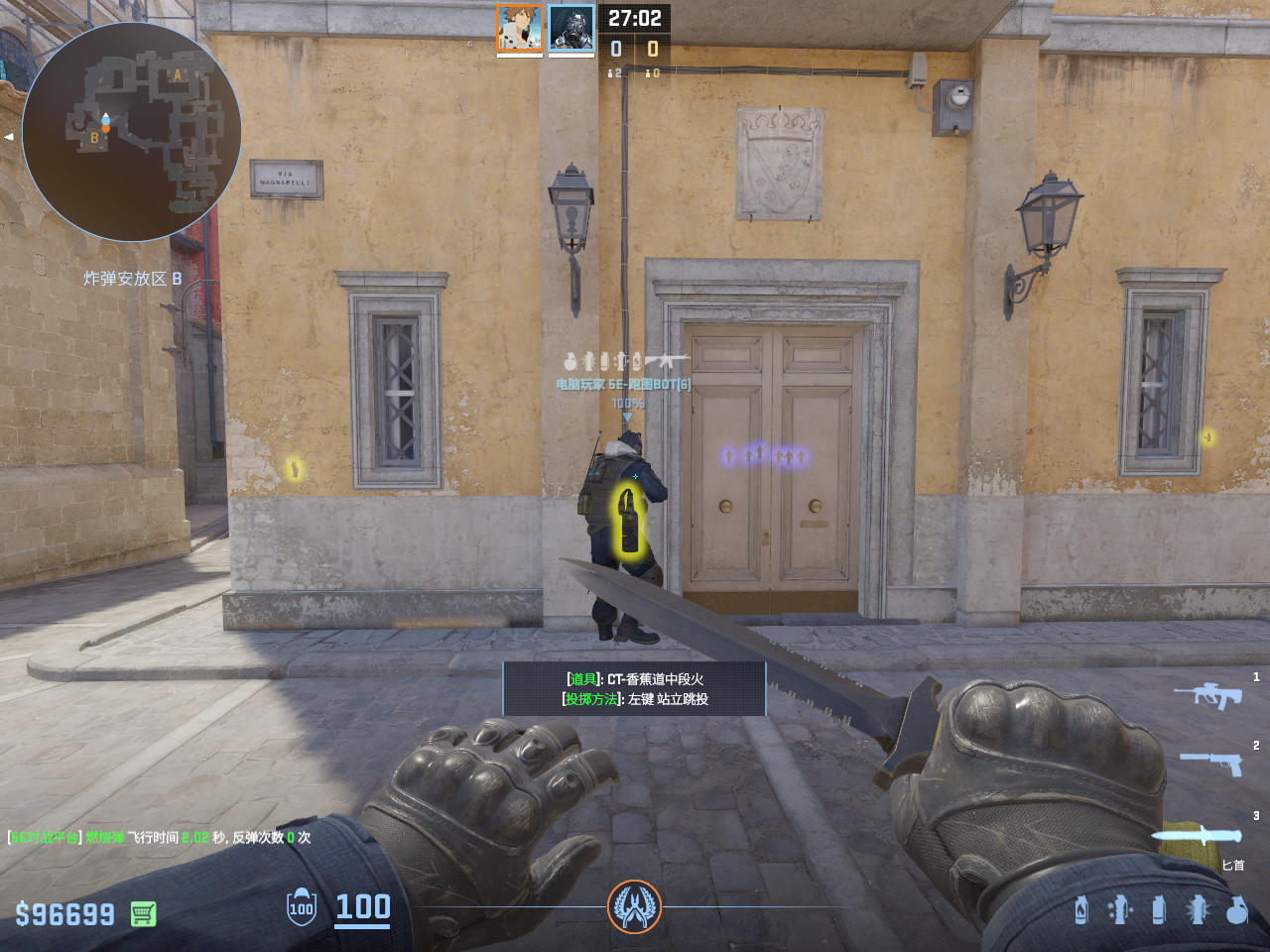This screenshot has height=952, width=1270.
Task: Choose the flashbang icon with burst
Action: (1198, 909)
